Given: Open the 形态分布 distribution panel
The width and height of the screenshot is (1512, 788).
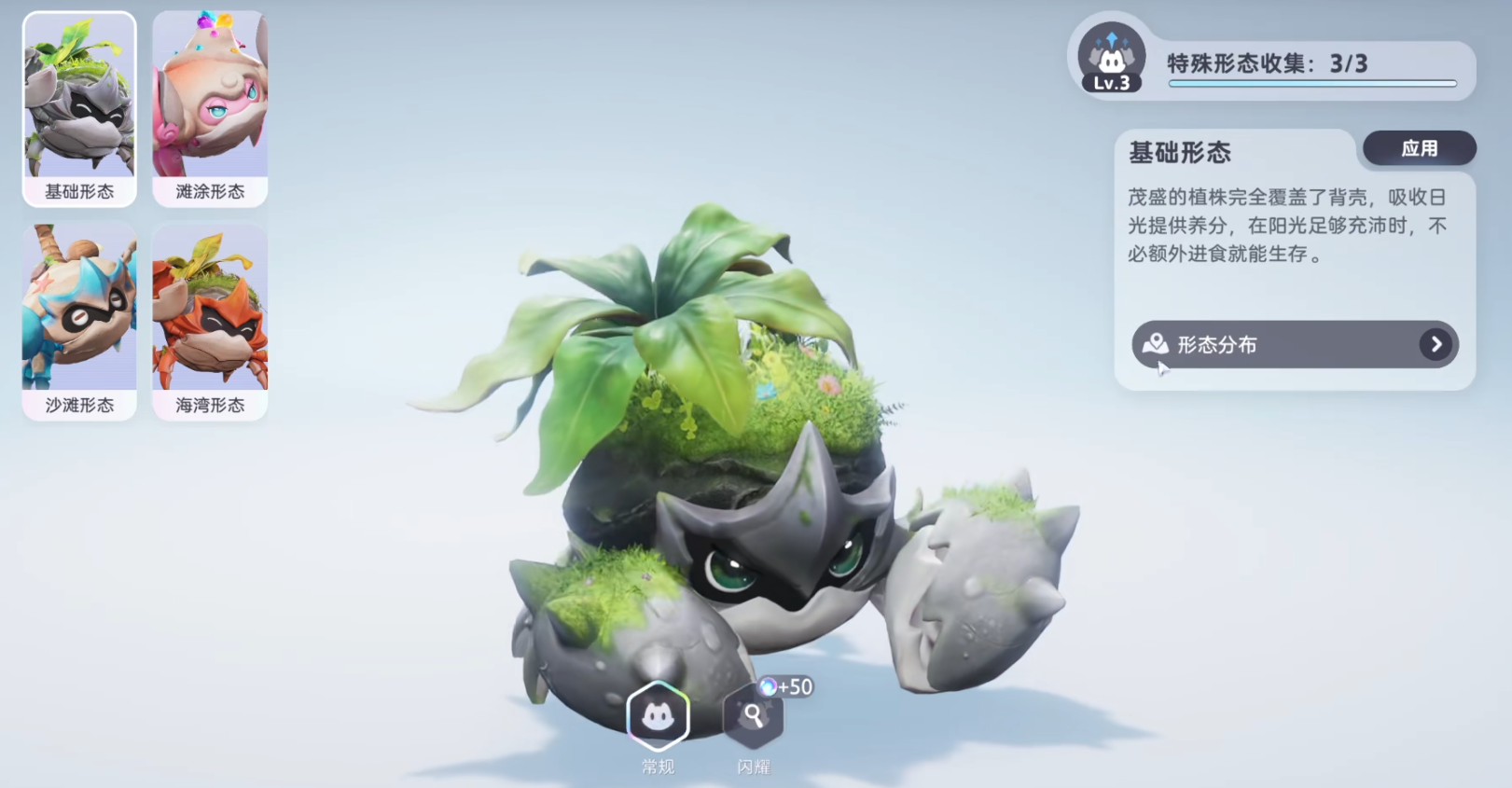Looking at the screenshot, I should [x=1295, y=345].
